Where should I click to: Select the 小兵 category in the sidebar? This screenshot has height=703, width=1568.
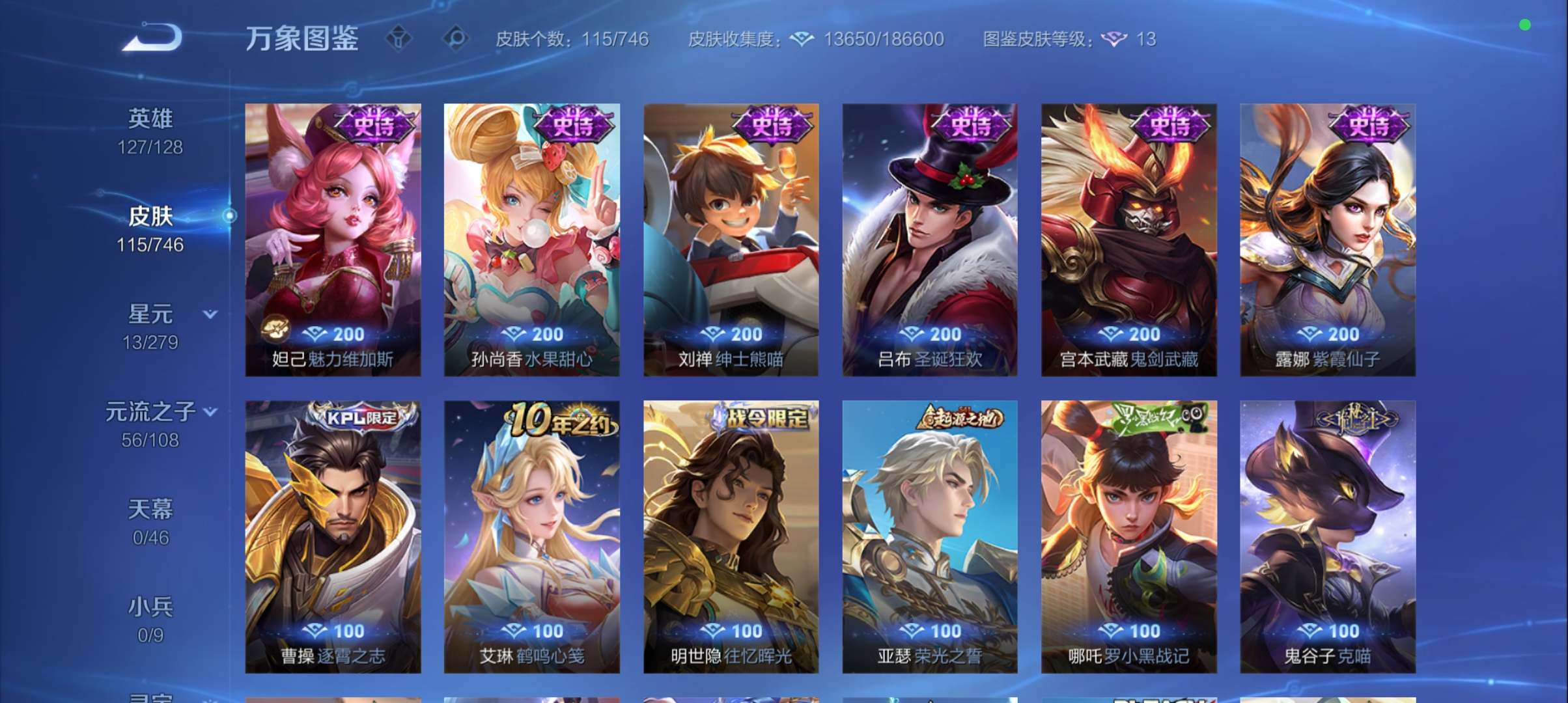click(150, 606)
